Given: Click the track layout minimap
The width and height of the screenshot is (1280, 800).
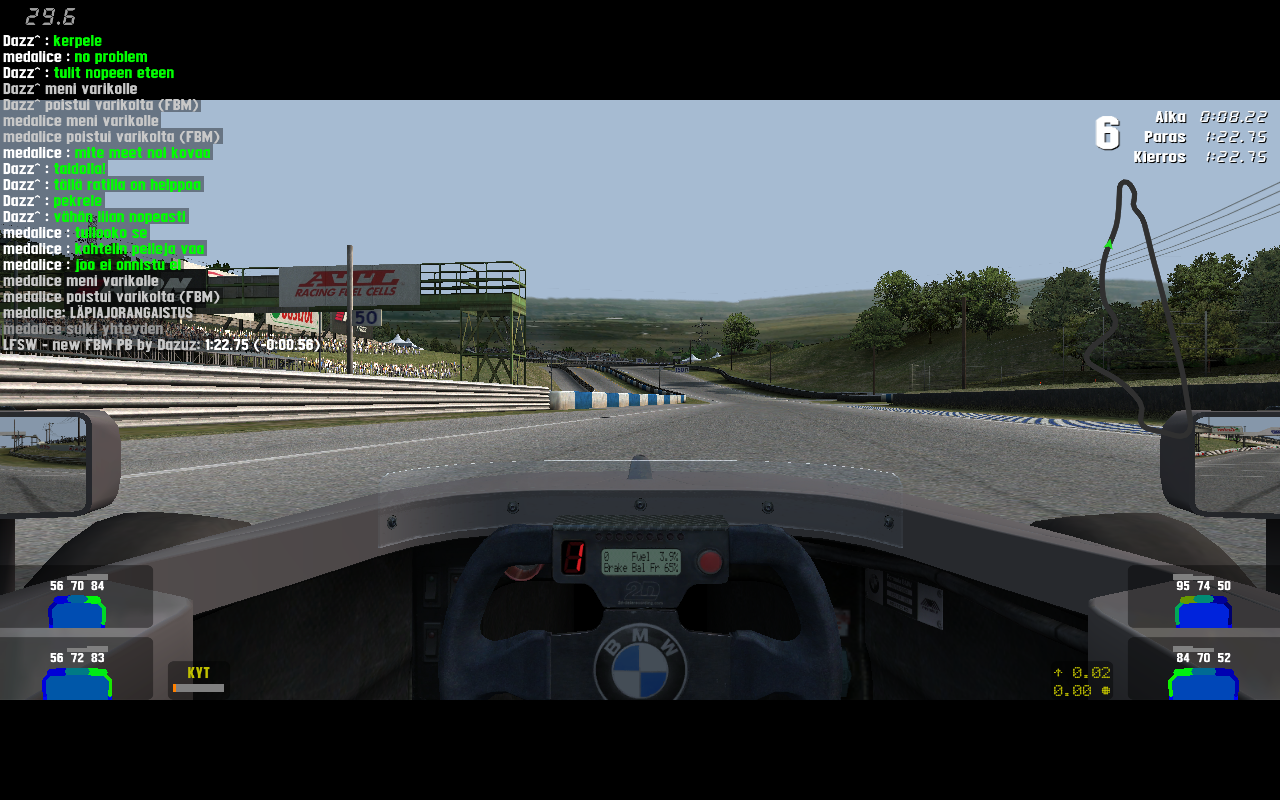Looking at the screenshot, I should click(1140, 305).
